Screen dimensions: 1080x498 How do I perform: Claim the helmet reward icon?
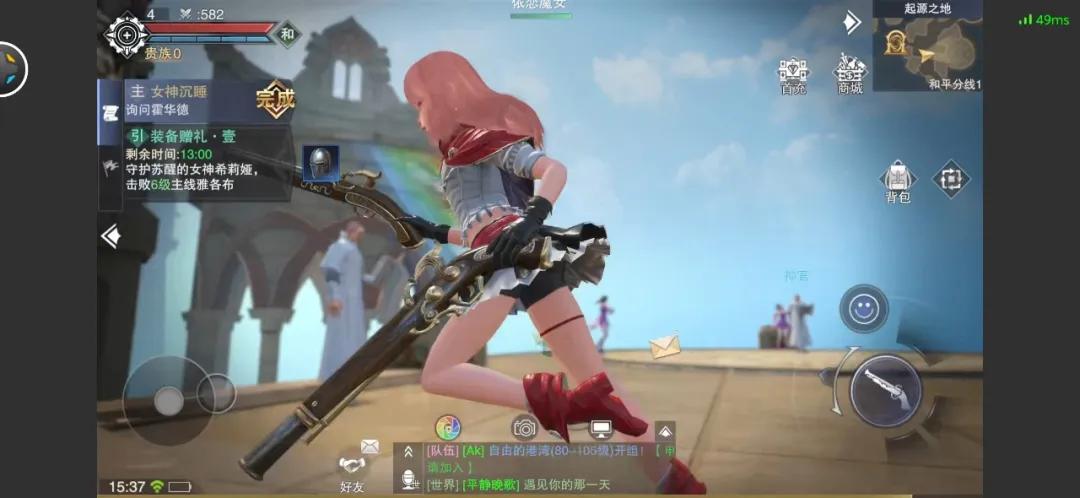pos(320,163)
